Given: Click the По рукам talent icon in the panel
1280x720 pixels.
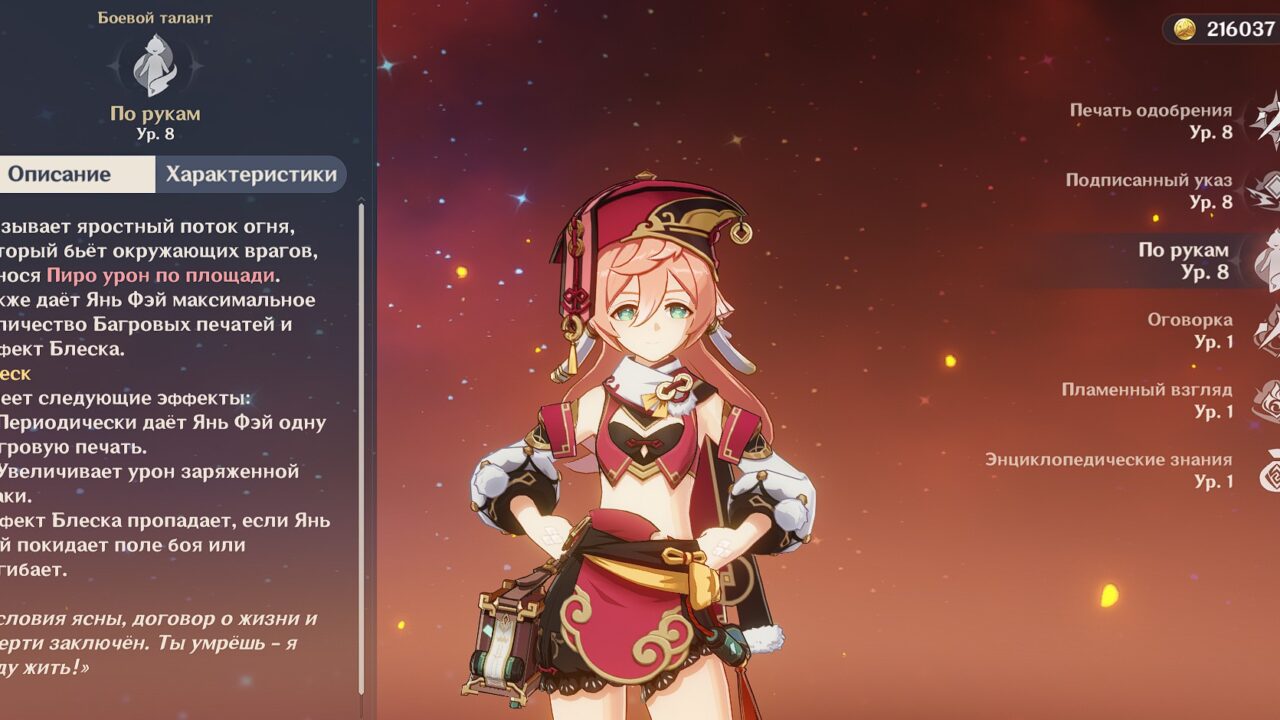Looking at the screenshot, I should pos(155,64).
